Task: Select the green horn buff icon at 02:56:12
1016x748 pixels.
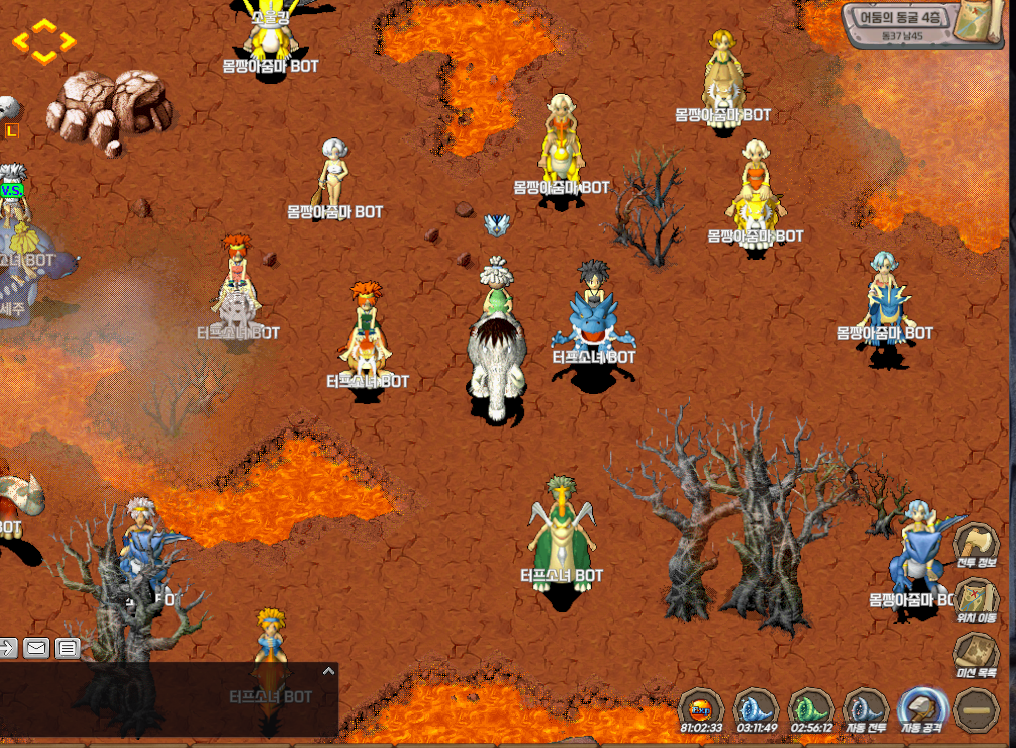Action: (811, 708)
